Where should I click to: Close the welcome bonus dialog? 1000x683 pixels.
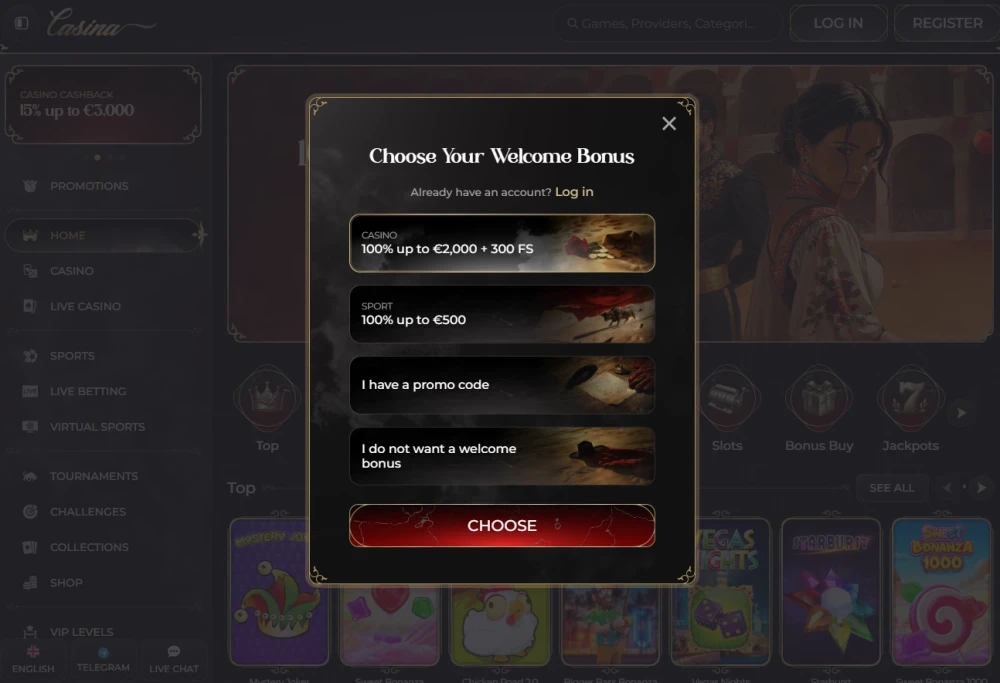[669, 123]
